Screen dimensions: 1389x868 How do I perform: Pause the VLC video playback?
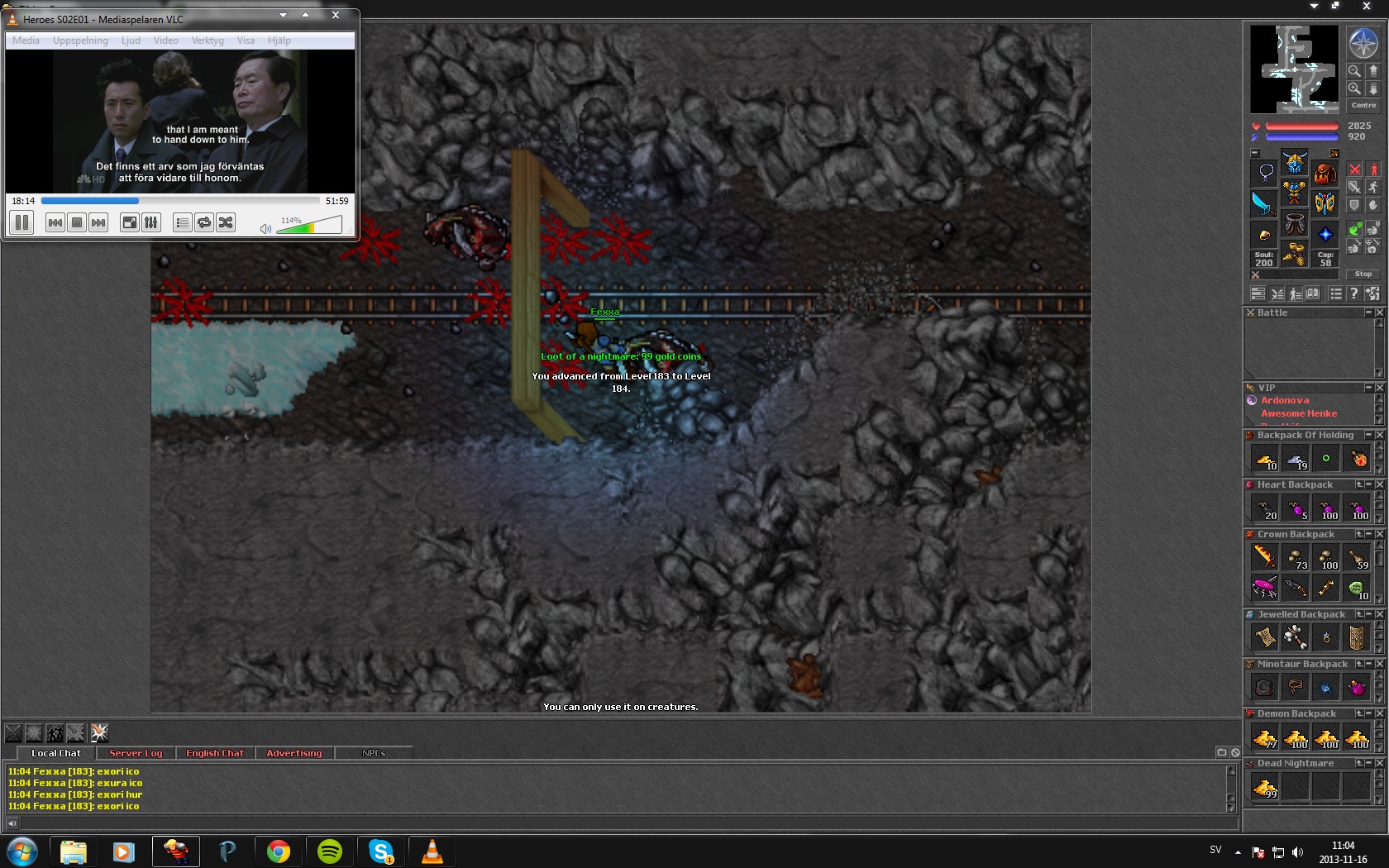pyautogui.click(x=22, y=222)
